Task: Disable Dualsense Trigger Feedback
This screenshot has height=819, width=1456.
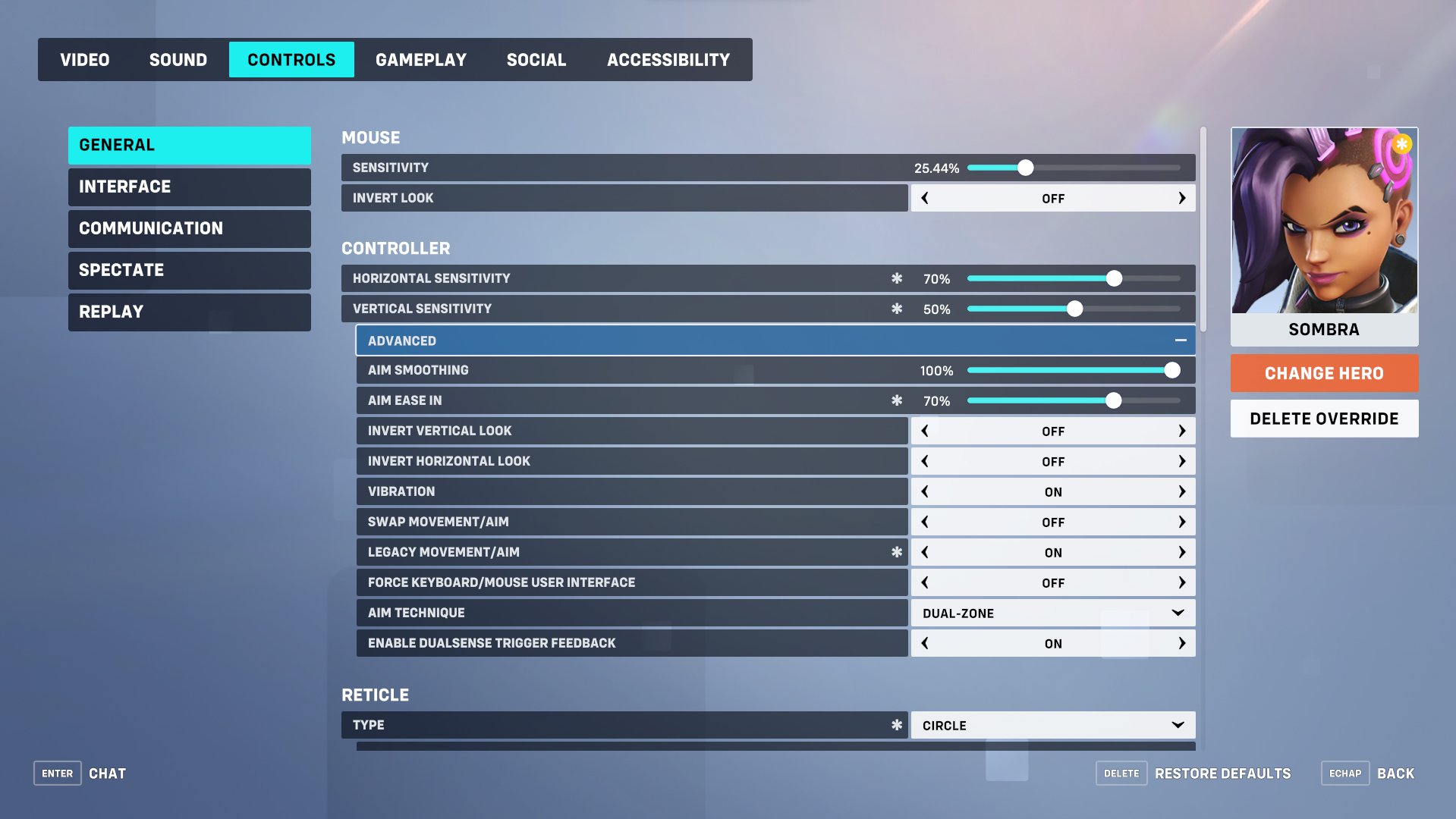Action: (925, 643)
